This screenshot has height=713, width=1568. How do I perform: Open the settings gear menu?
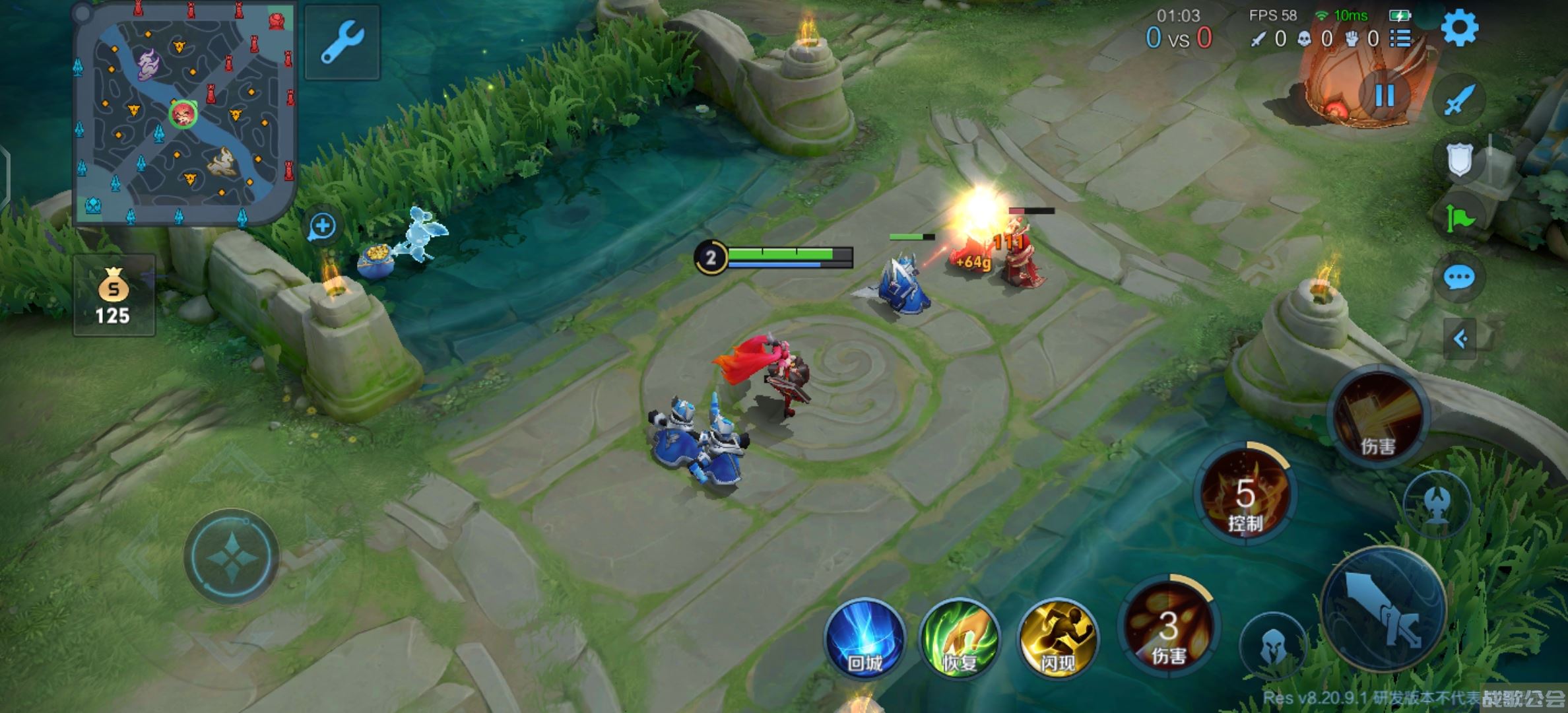[x=1459, y=28]
